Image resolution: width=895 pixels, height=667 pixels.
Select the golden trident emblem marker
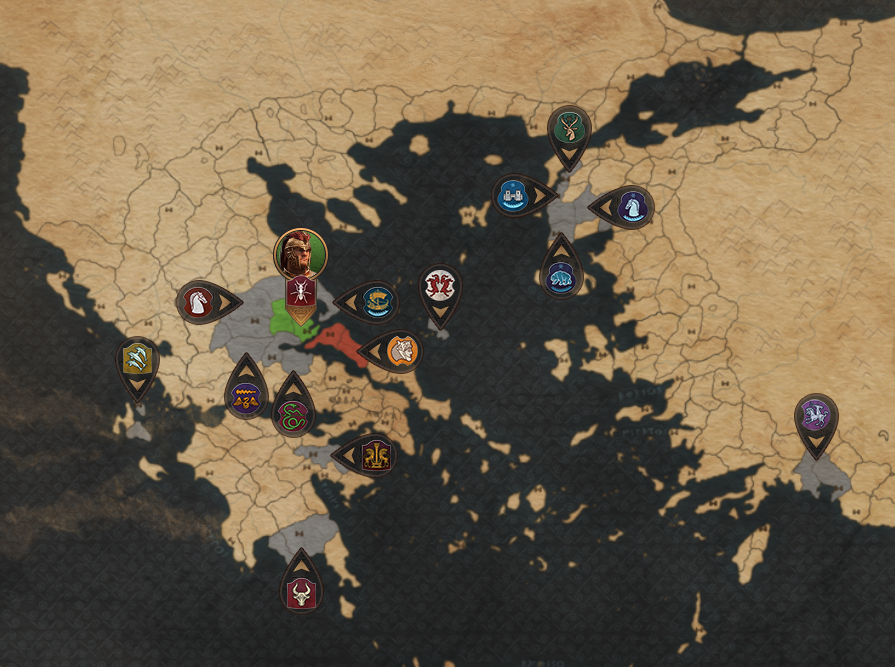pos(137,358)
